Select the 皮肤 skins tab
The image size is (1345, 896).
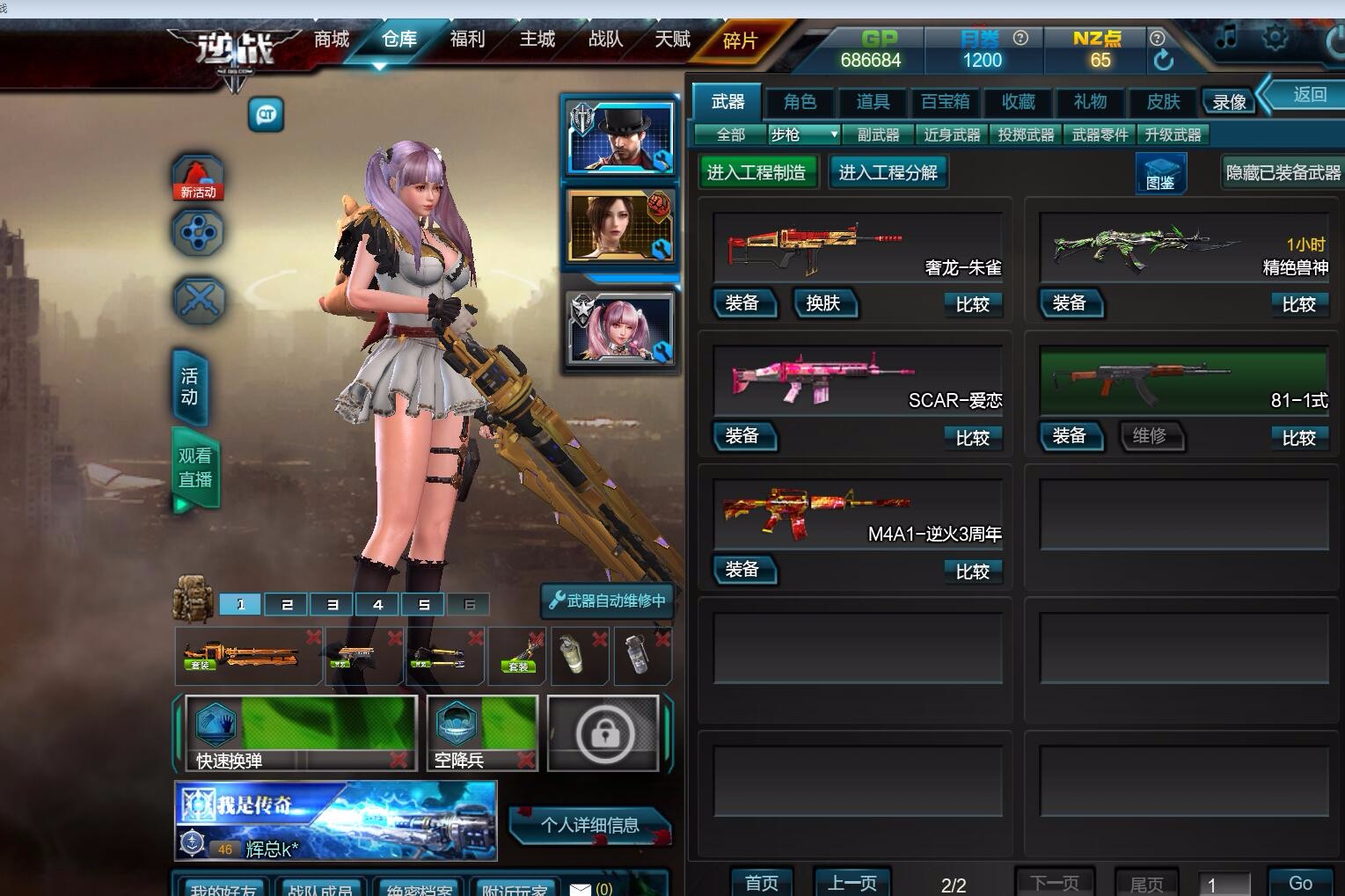1163,102
